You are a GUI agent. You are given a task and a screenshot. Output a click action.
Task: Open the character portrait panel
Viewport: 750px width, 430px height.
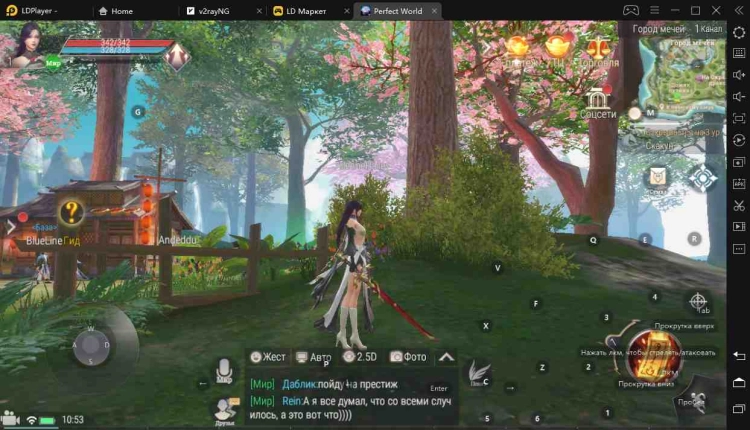pos(27,45)
